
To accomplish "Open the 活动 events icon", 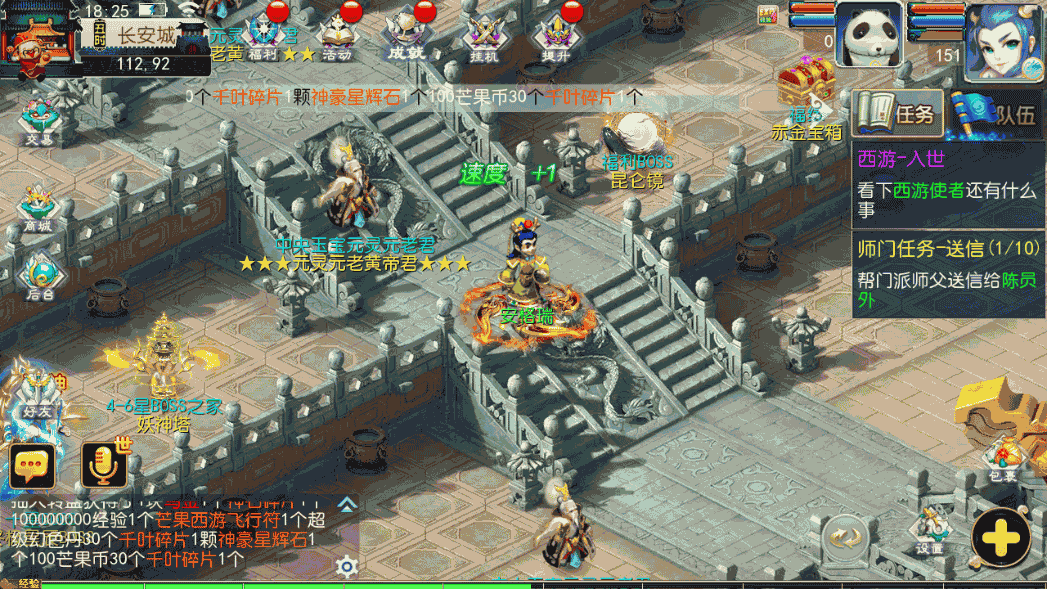I will click(337, 33).
